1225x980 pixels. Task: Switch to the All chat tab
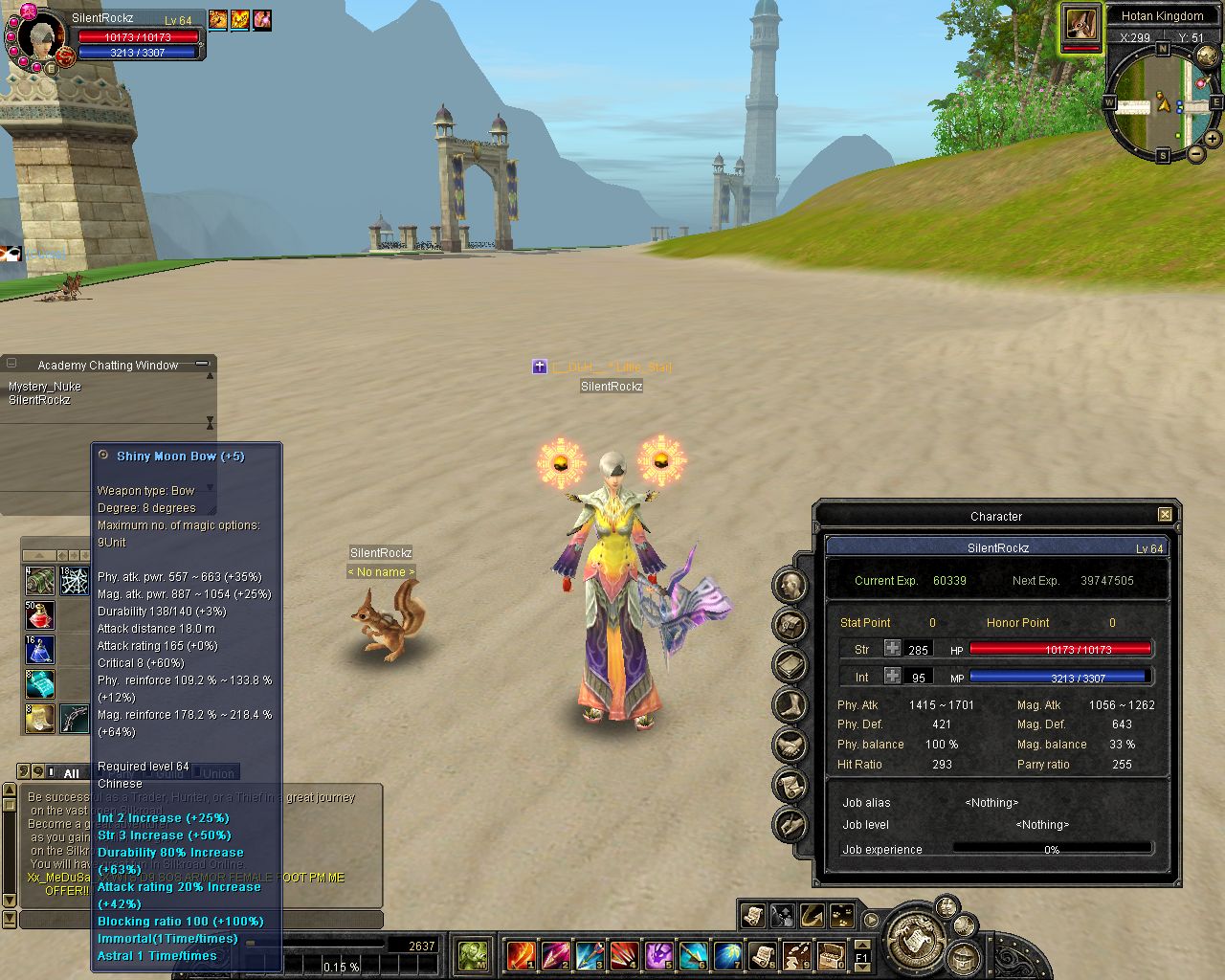coord(71,773)
